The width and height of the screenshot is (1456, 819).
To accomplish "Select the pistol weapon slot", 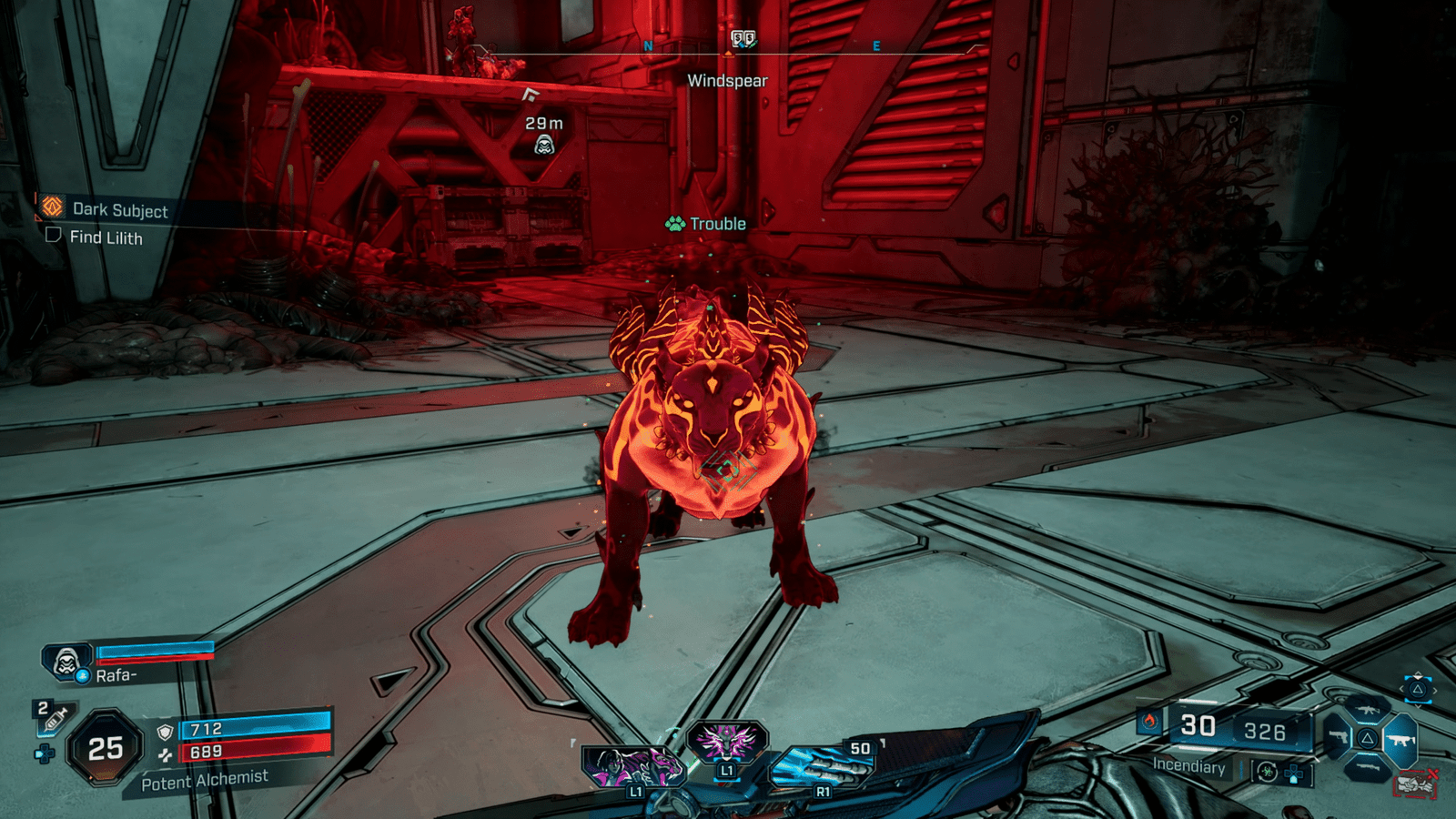I will (x=1338, y=736).
